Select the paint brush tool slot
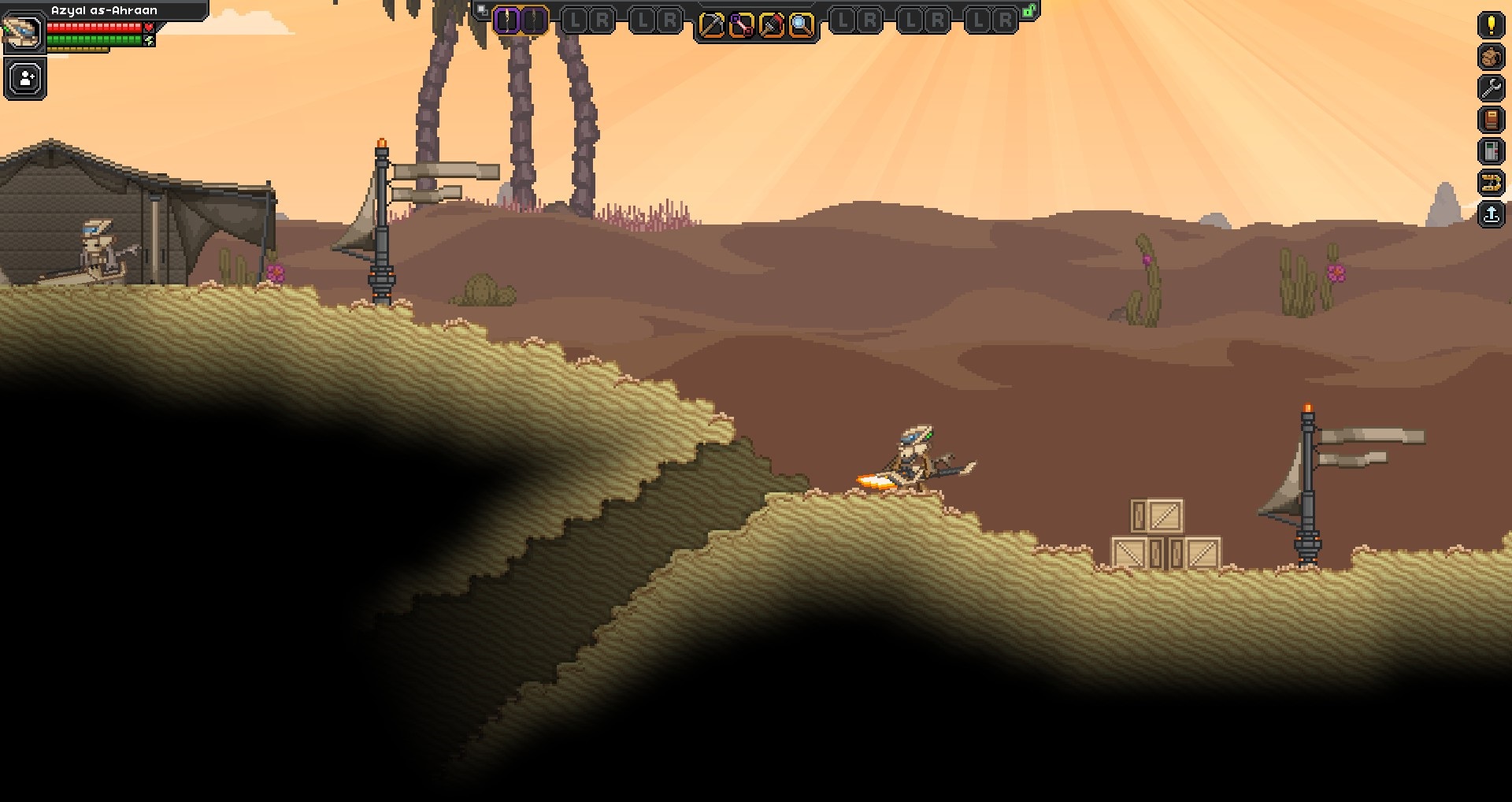The image size is (1512, 802). (771, 26)
